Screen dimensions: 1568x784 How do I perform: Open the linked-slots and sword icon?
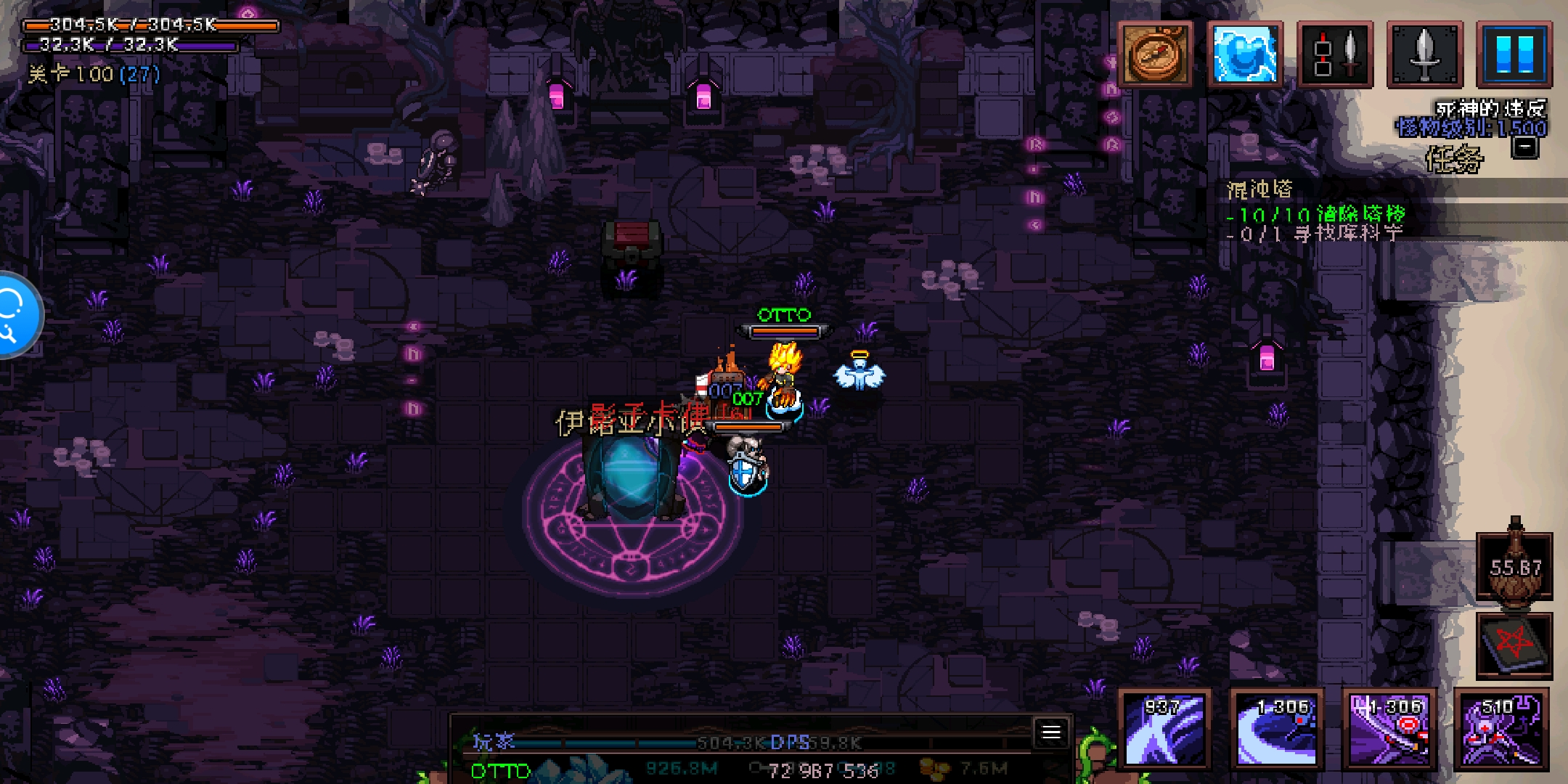click(x=1334, y=54)
